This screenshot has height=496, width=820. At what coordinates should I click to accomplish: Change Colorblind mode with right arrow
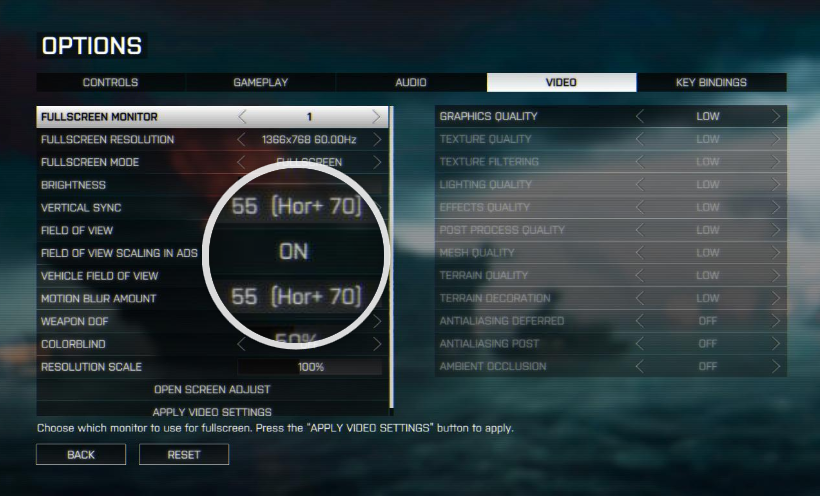(x=376, y=344)
